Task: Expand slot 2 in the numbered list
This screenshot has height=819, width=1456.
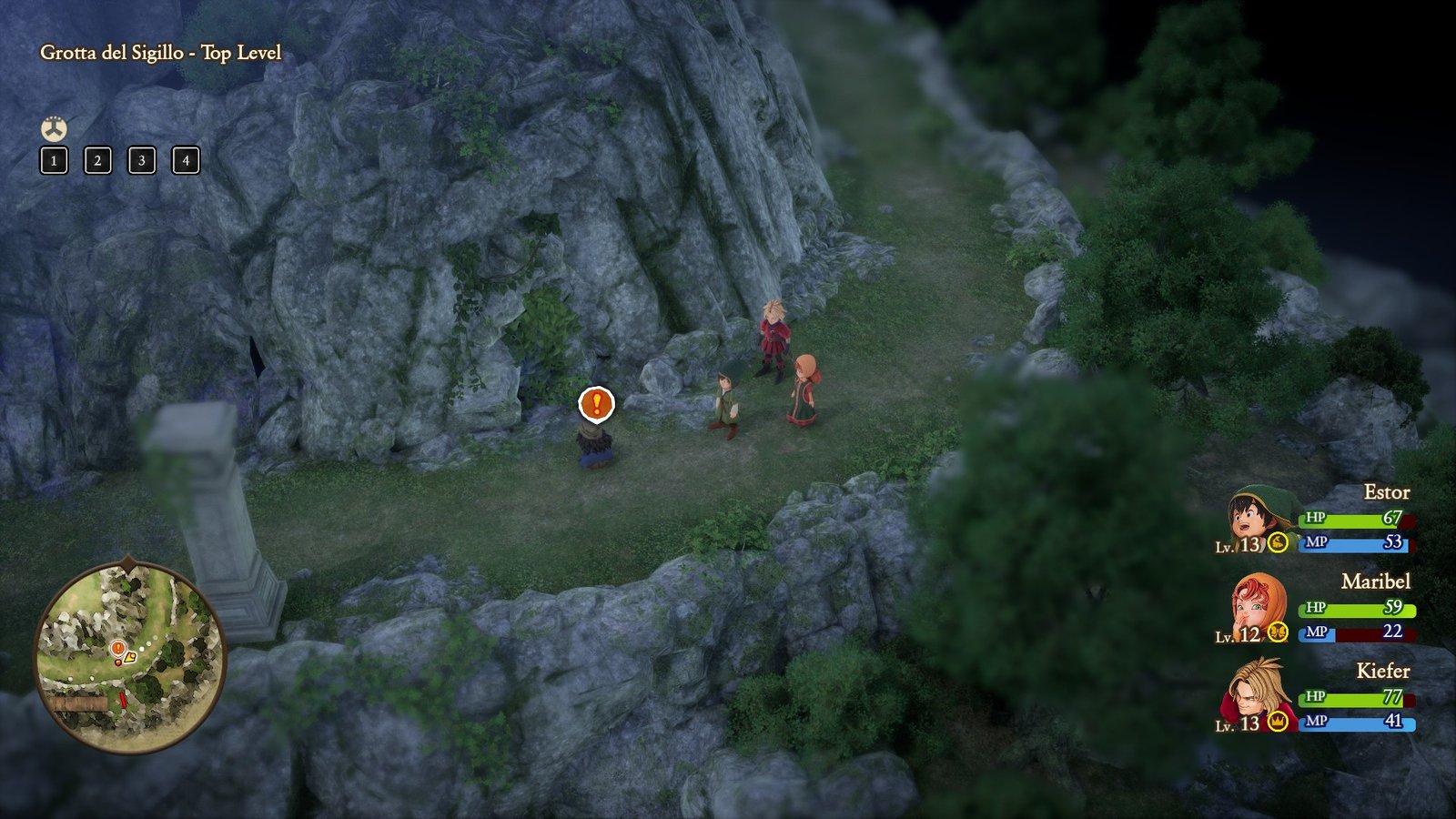Action: 97,162
